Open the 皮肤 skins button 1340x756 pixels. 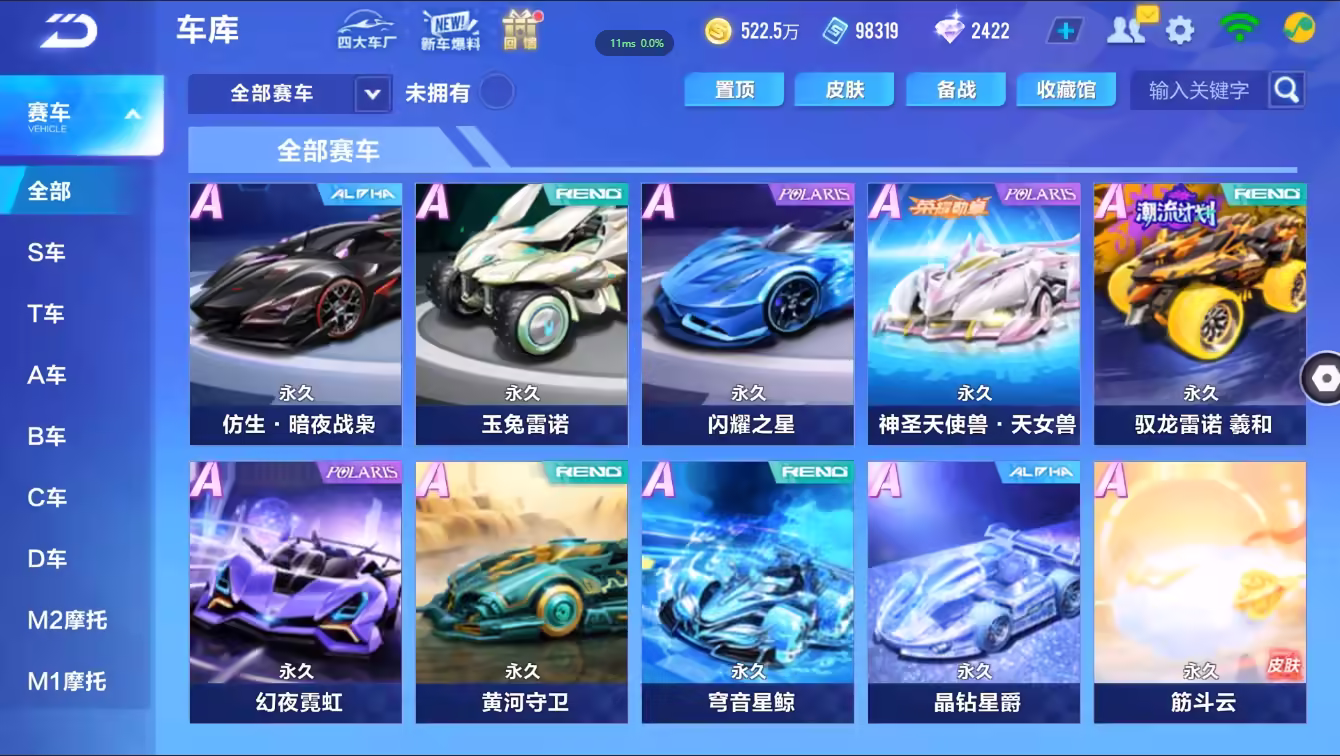click(x=845, y=90)
